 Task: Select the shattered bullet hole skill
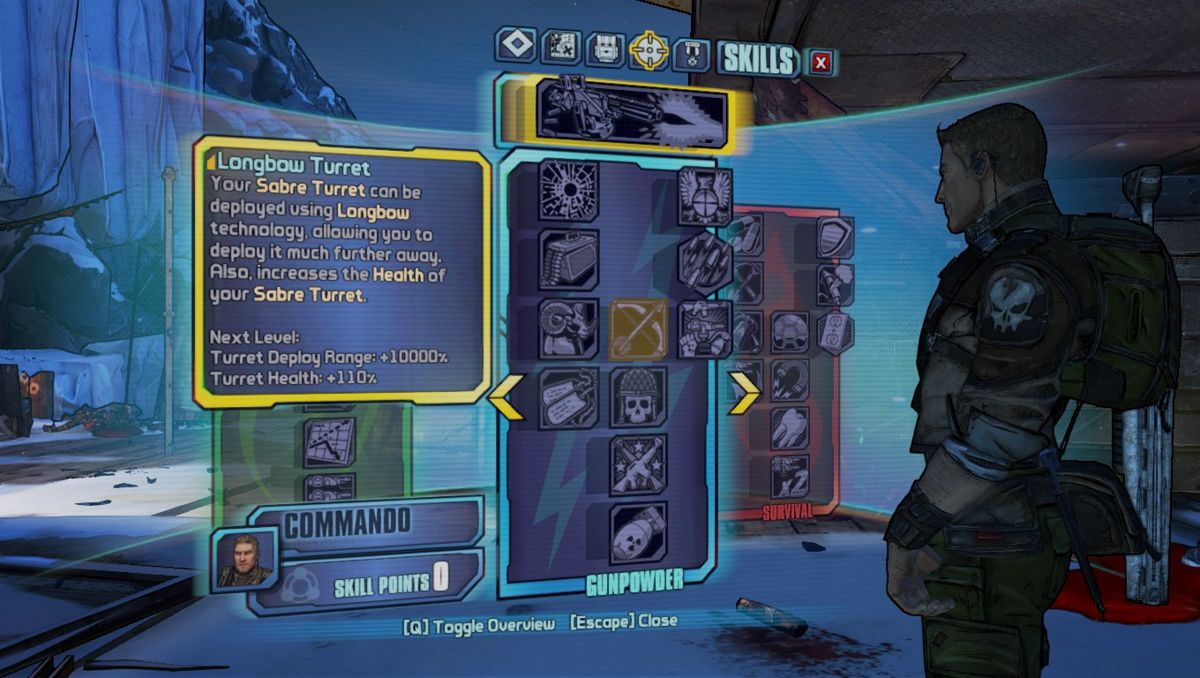tap(569, 189)
